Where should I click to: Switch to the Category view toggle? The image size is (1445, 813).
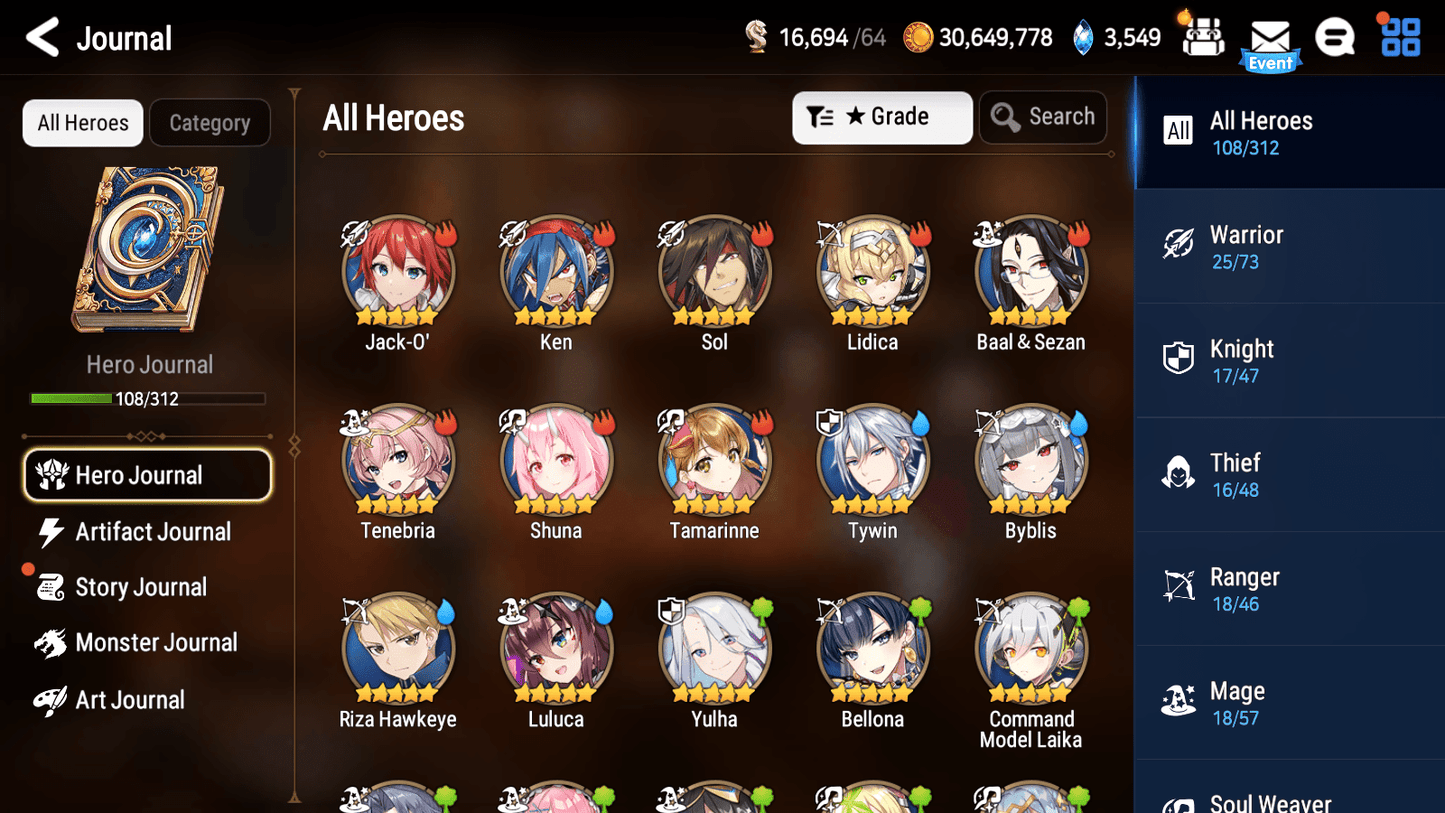tap(210, 122)
